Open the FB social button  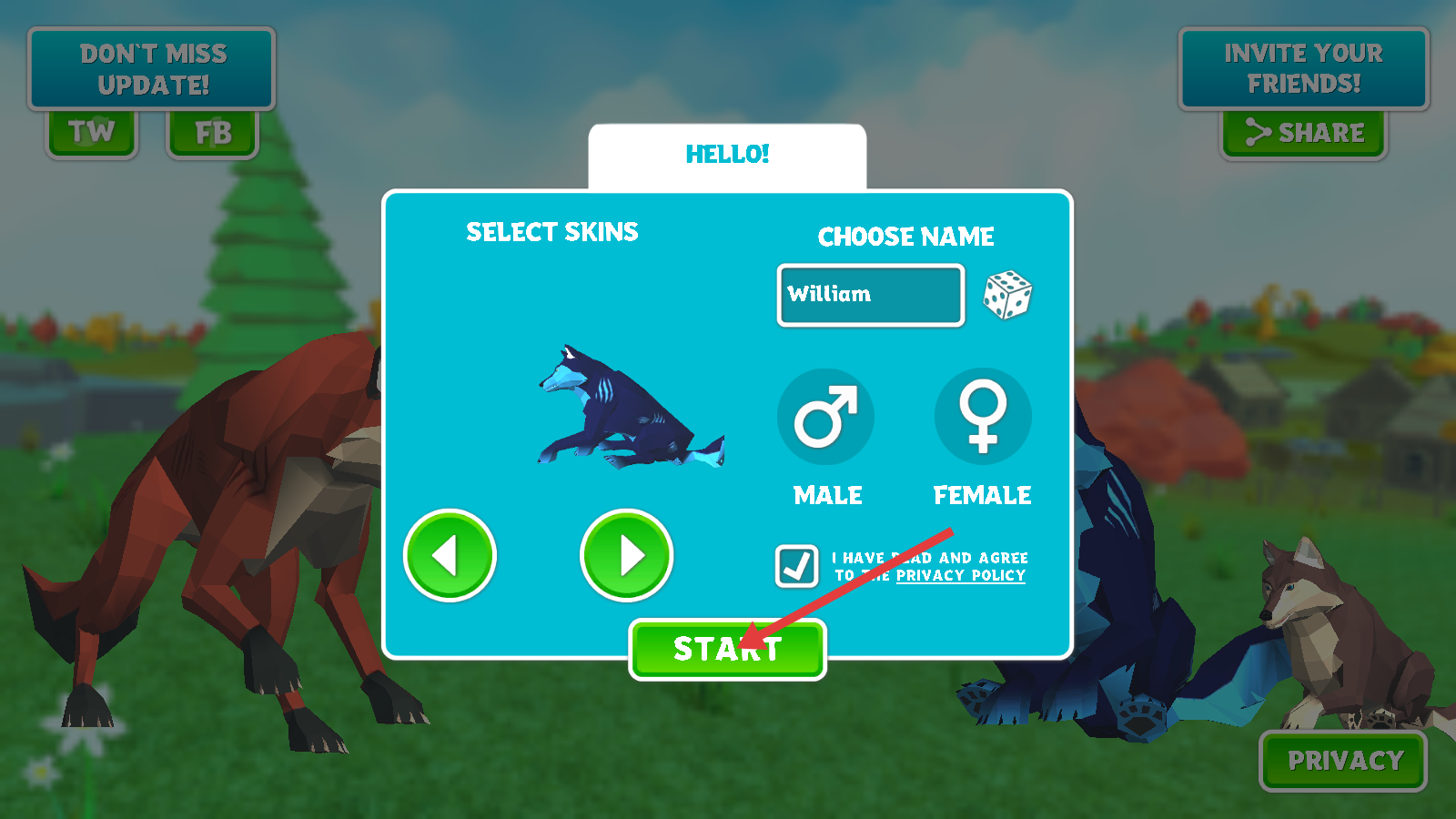point(213,134)
